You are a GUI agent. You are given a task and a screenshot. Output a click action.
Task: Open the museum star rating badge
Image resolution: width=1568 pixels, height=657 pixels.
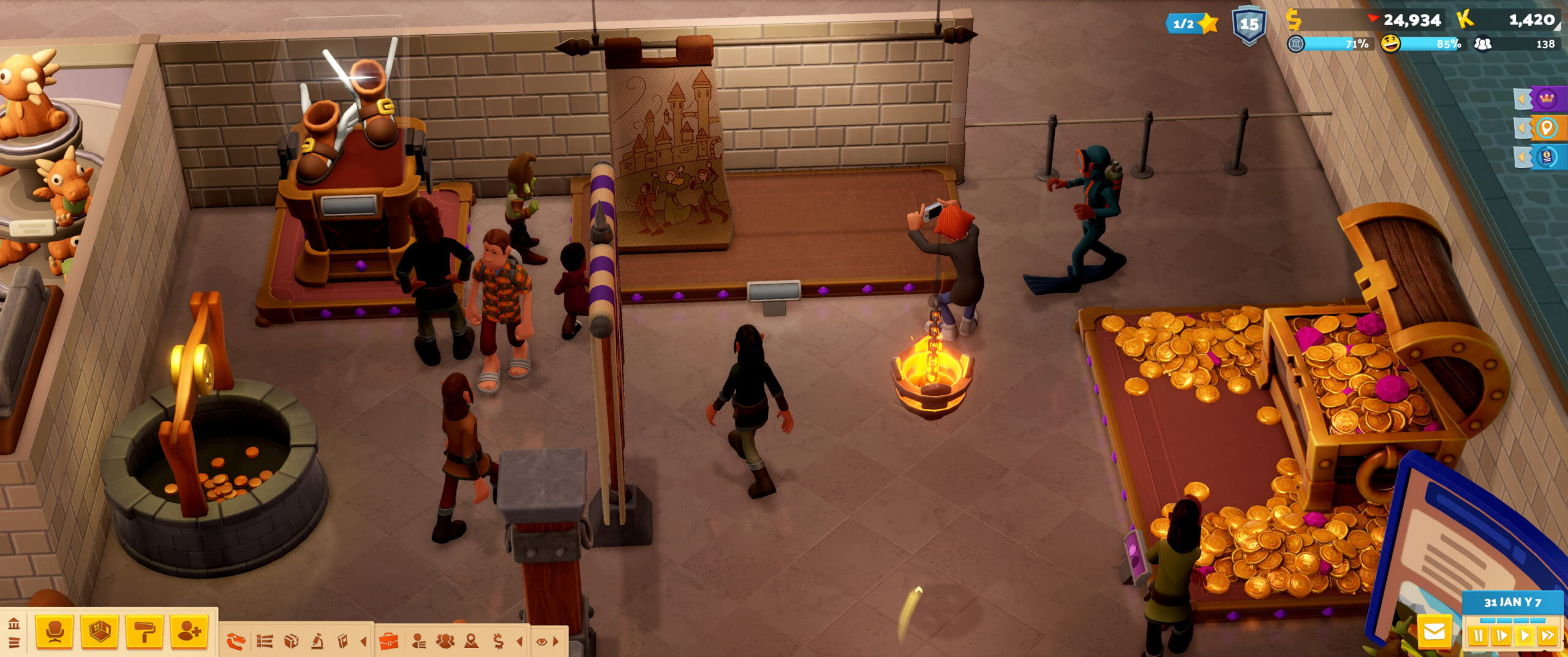(x=1191, y=24)
